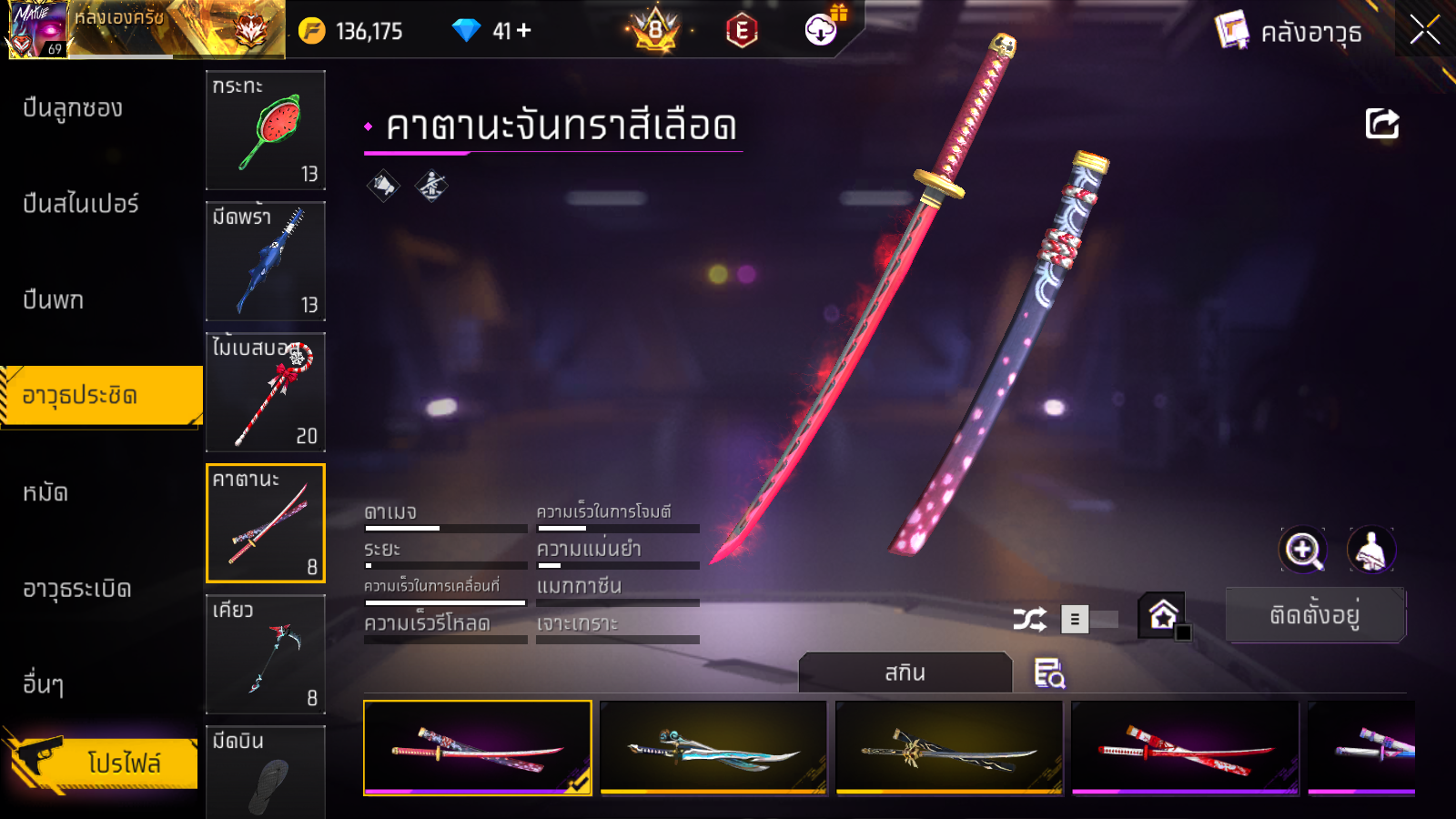Preview the skin on character icon

1370,550
